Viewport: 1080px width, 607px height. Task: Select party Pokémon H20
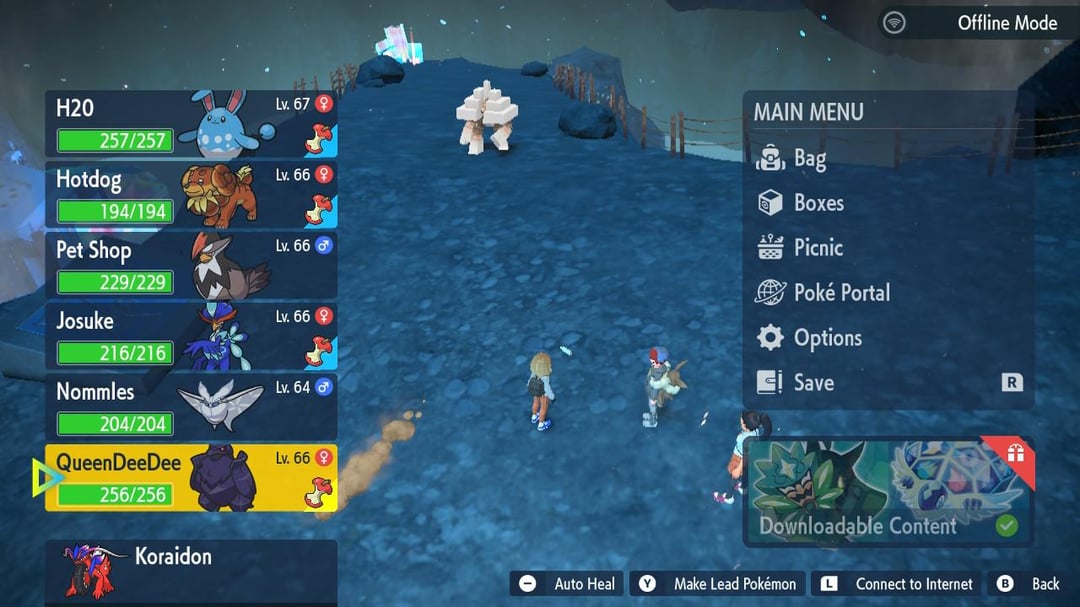(190, 124)
